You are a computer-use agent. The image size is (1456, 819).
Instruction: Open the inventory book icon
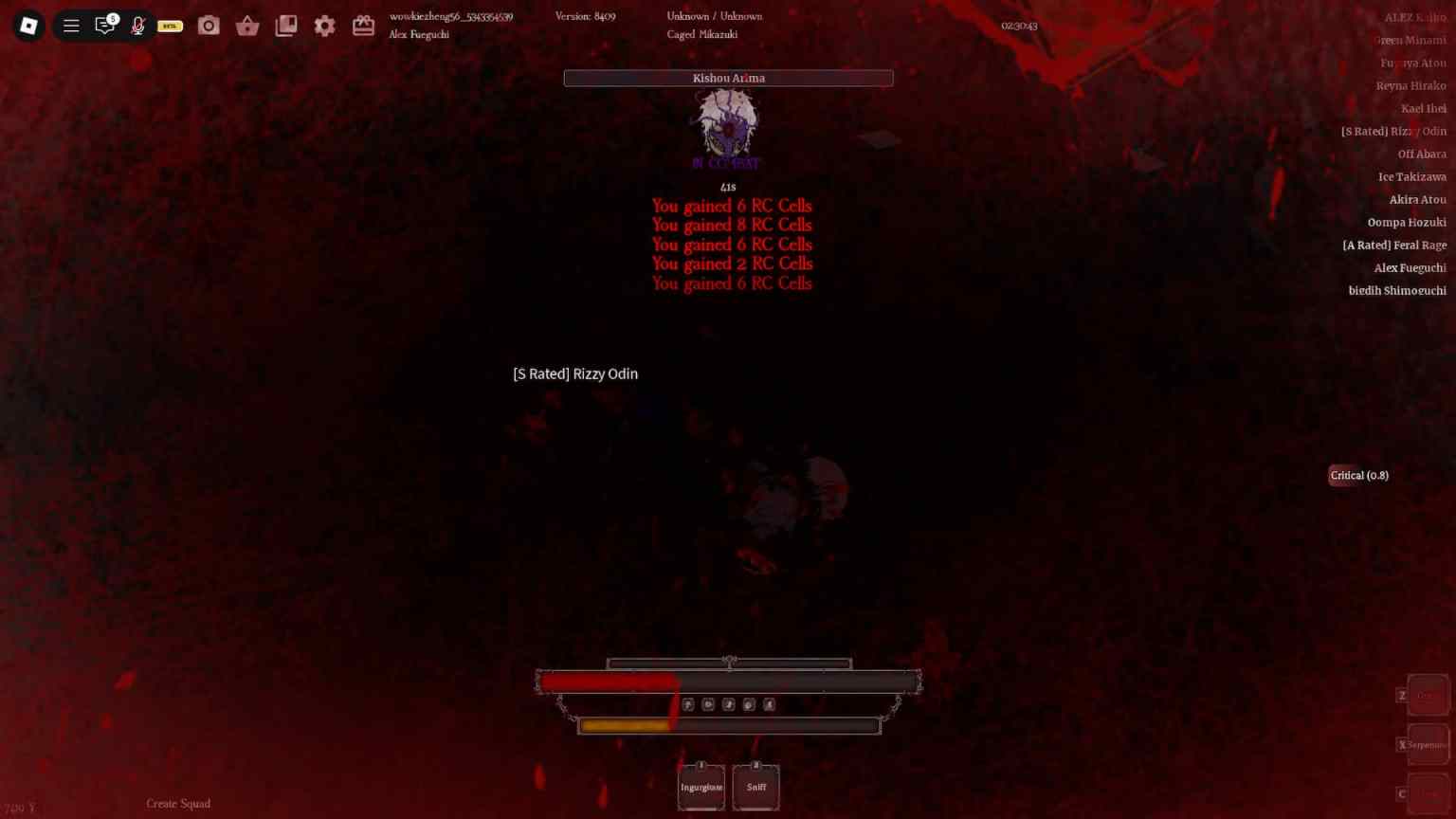coord(286,26)
